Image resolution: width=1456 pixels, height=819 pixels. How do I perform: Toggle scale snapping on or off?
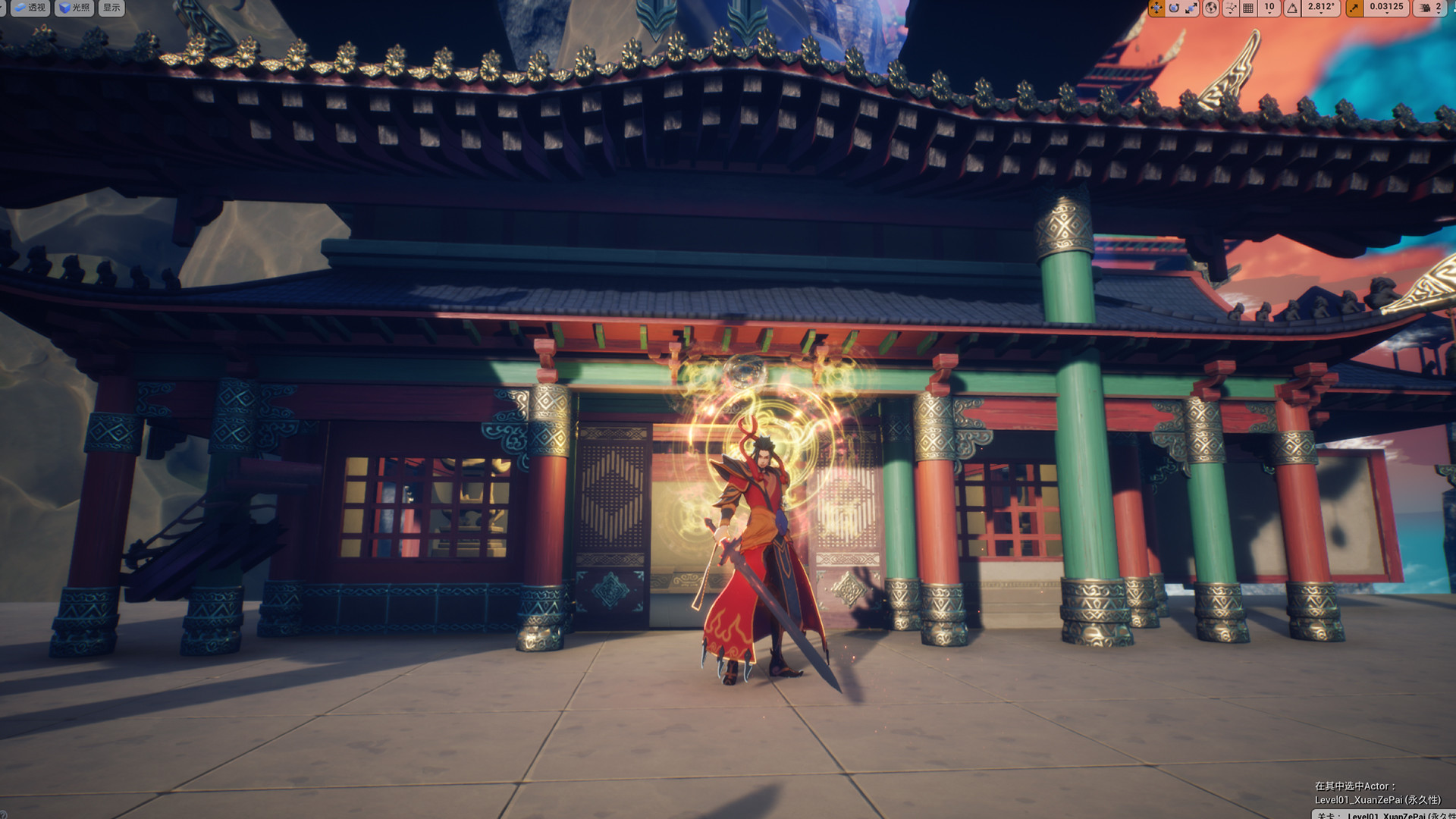(1354, 8)
